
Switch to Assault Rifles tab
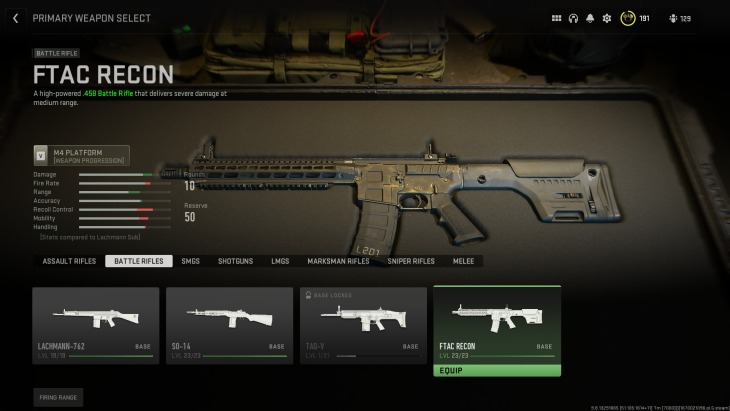68,261
